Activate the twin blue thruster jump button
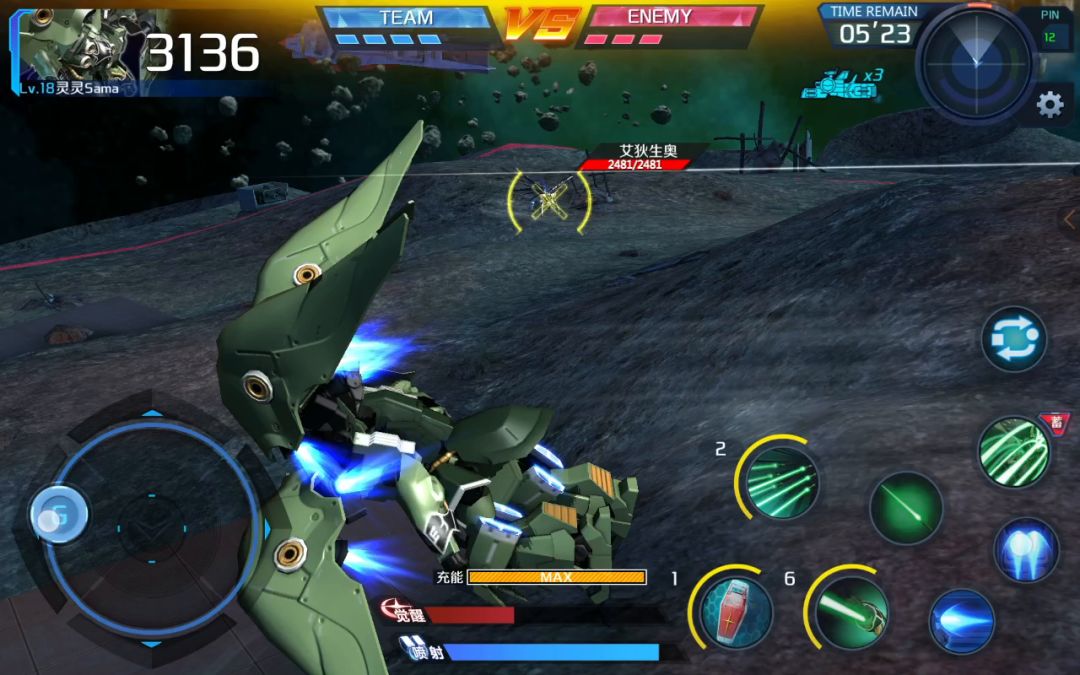The height and width of the screenshot is (675, 1080). click(1026, 550)
